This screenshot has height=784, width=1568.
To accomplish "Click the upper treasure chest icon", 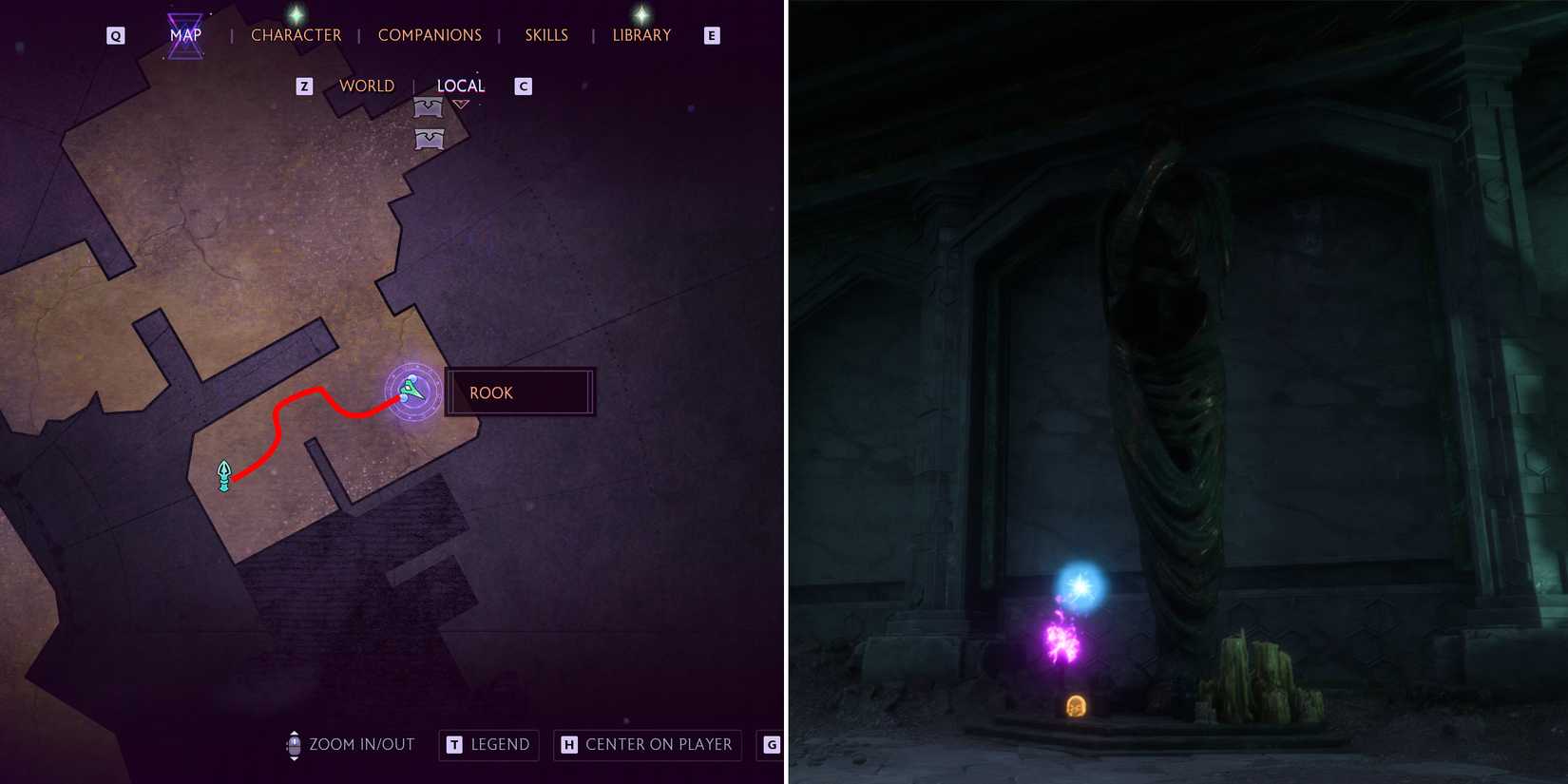I will [x=427, y=107].
